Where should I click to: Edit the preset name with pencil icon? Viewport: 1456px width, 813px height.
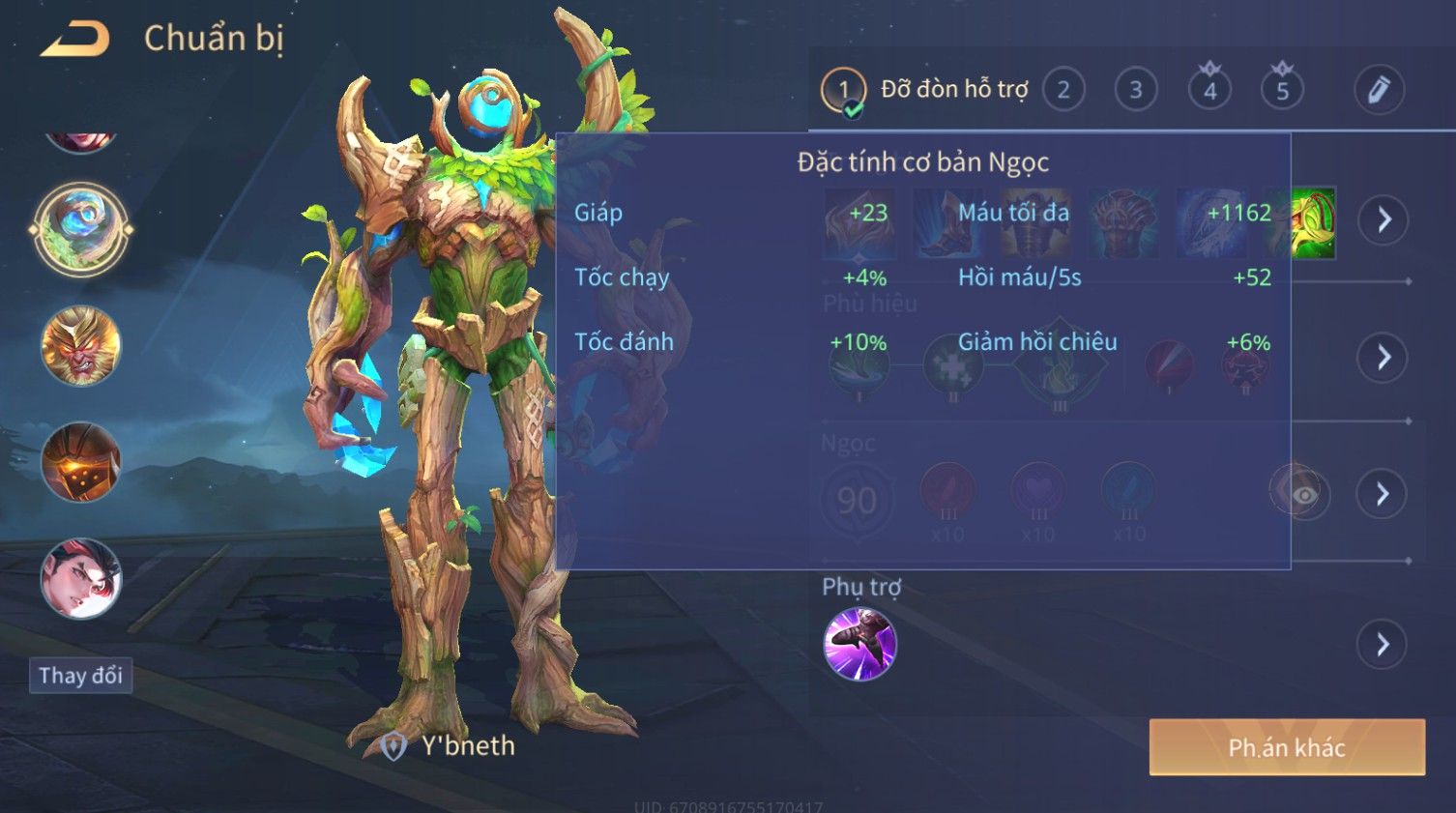(1379, 90)
